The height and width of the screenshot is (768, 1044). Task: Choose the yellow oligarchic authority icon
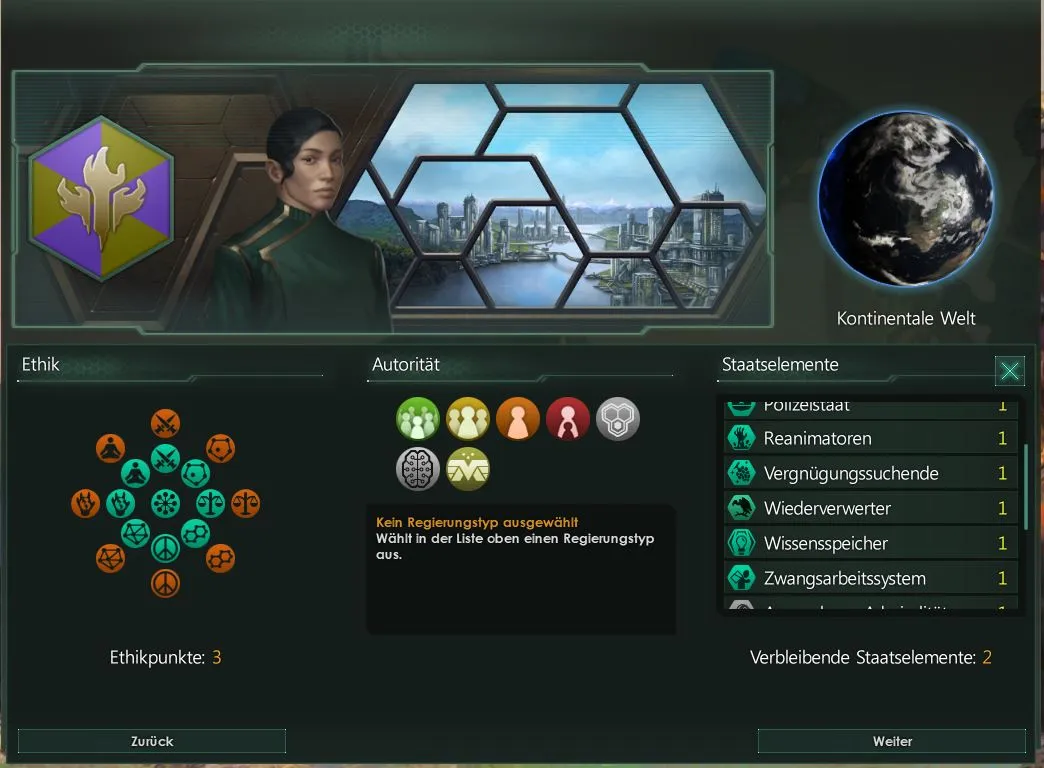(468, 419)
